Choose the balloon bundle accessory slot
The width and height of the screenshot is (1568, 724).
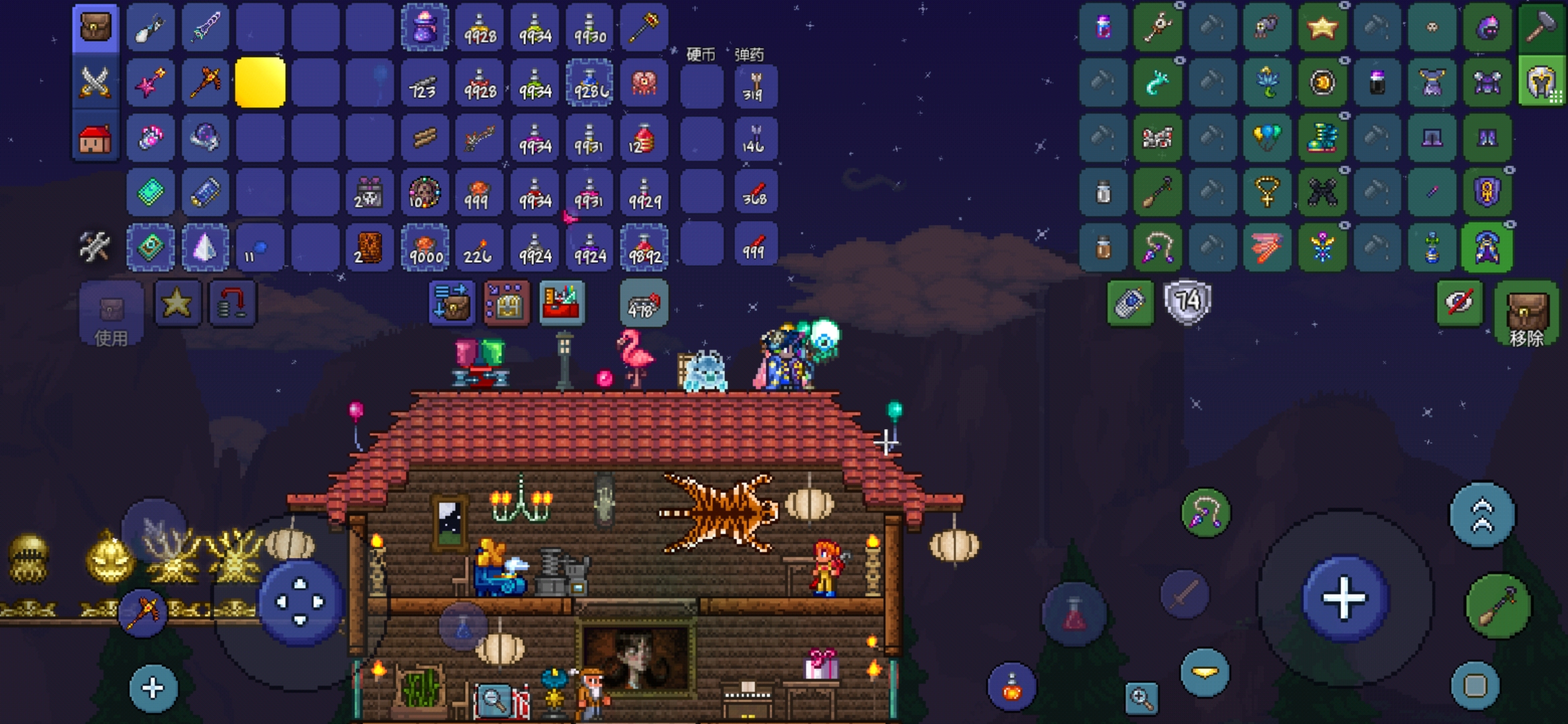tap(1266, 137)
